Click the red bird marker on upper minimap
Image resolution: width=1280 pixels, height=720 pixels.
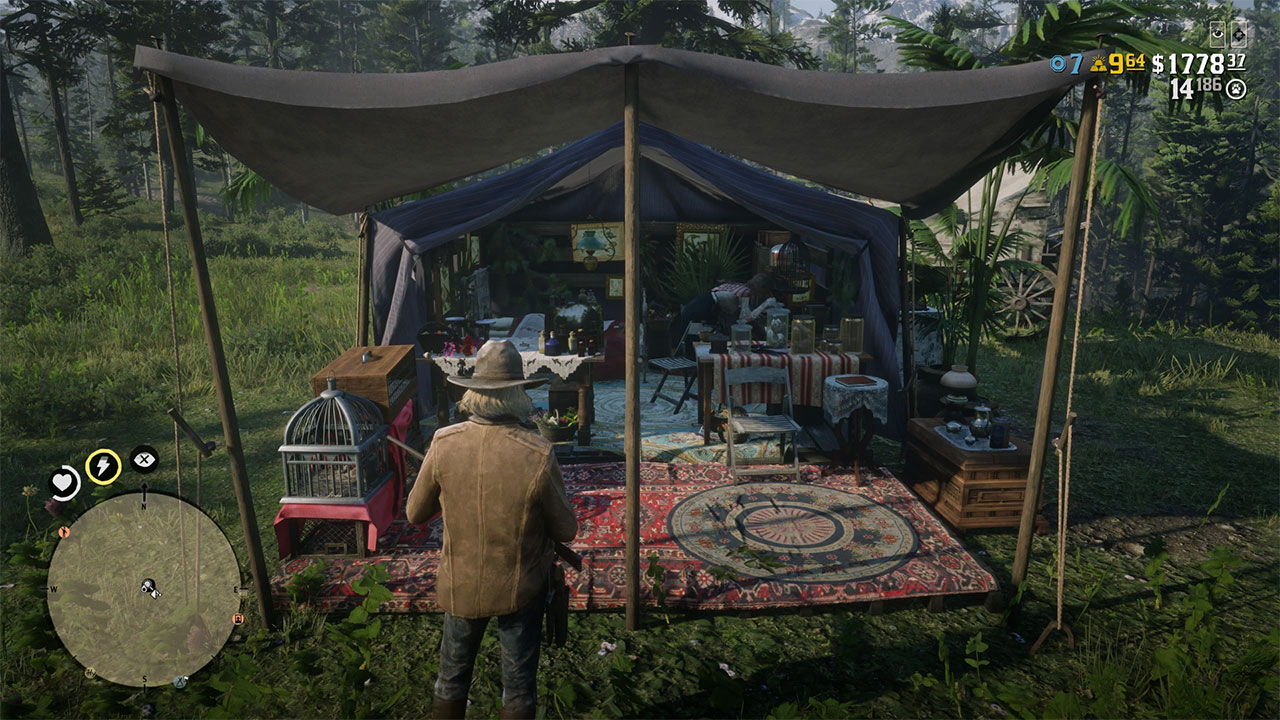click(x=64, y=532)
